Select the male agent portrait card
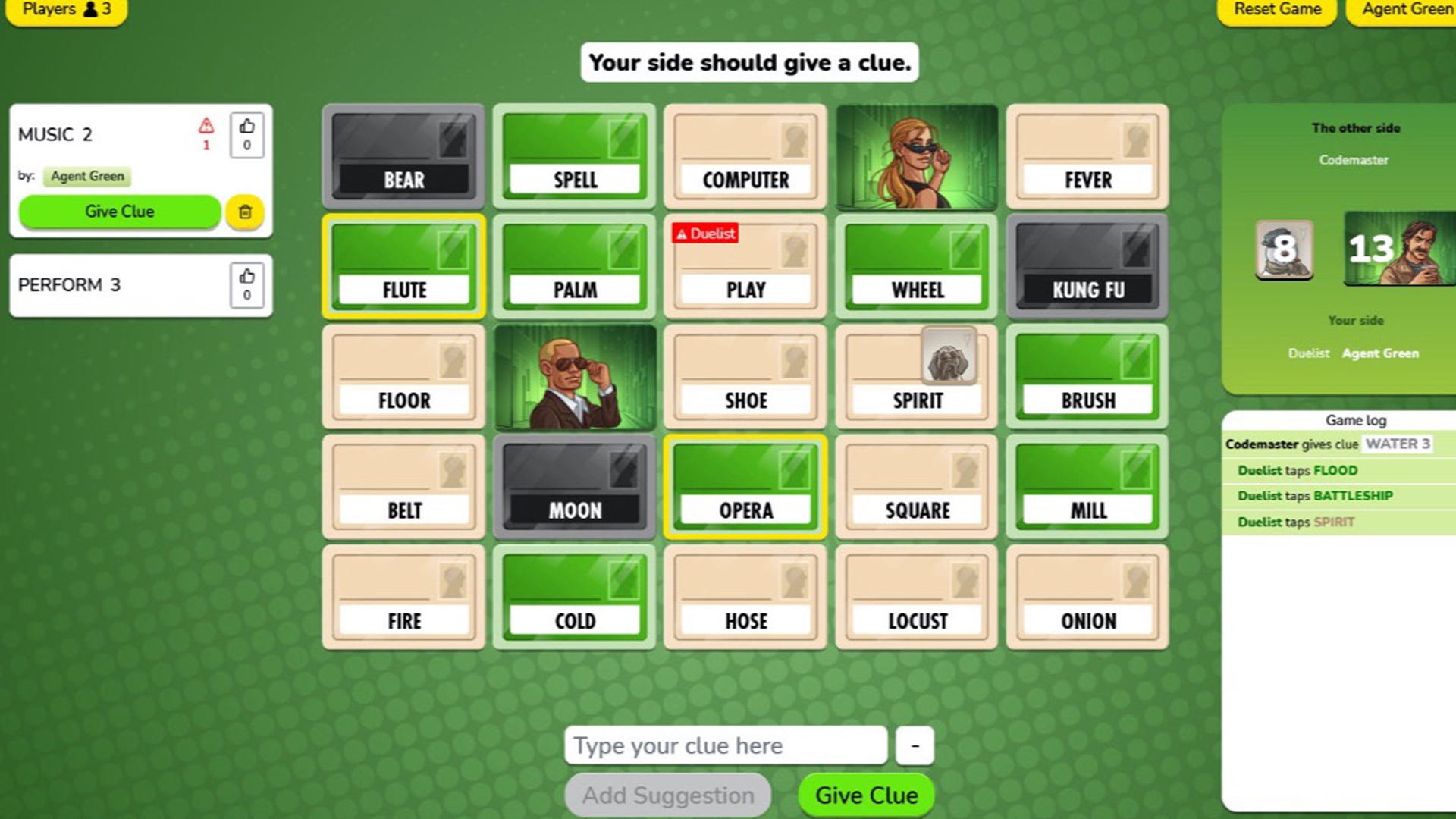1456x819 pixels. [x=574, y=377]
